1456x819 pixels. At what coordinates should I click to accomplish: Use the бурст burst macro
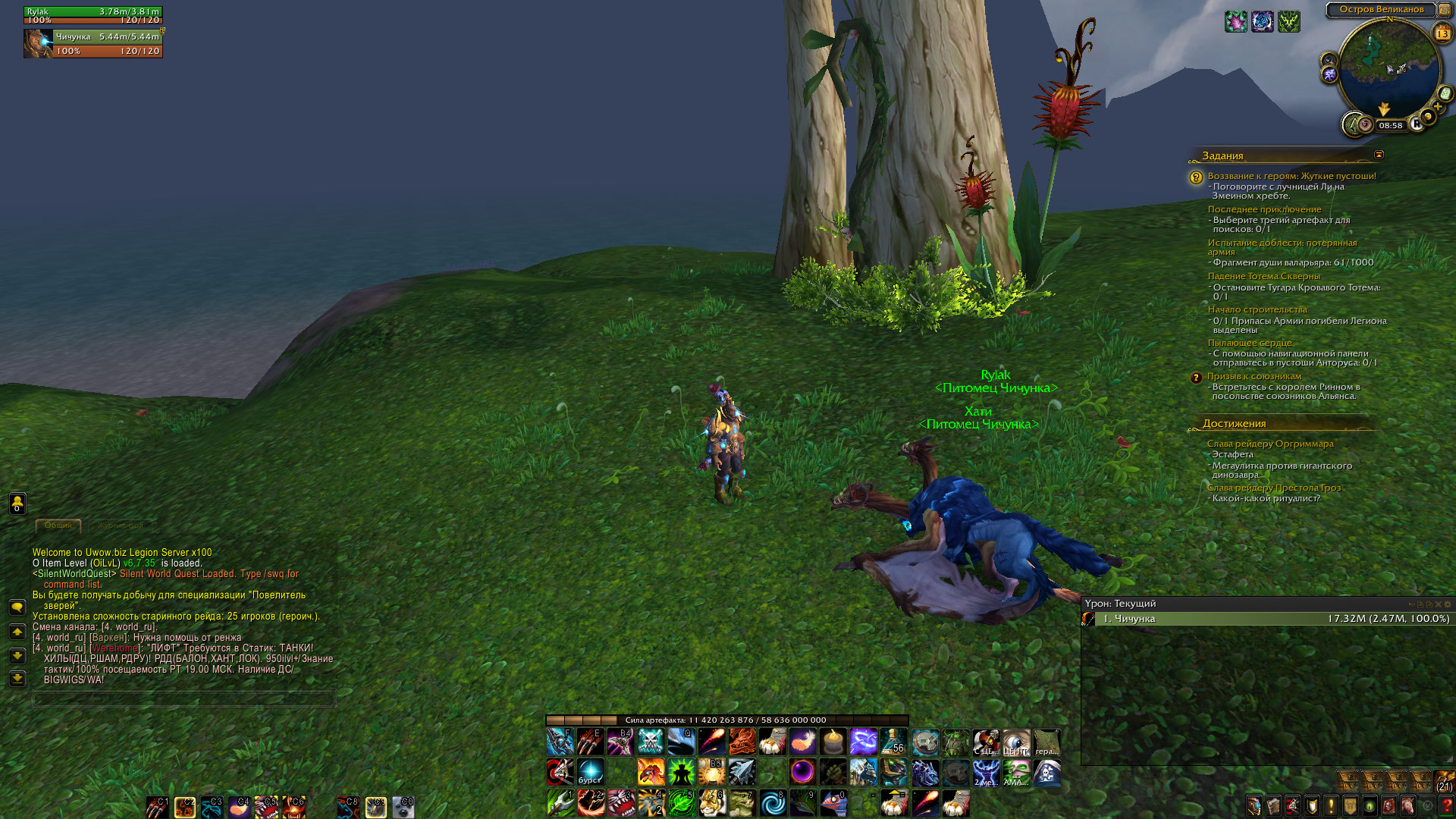(590, 772)
